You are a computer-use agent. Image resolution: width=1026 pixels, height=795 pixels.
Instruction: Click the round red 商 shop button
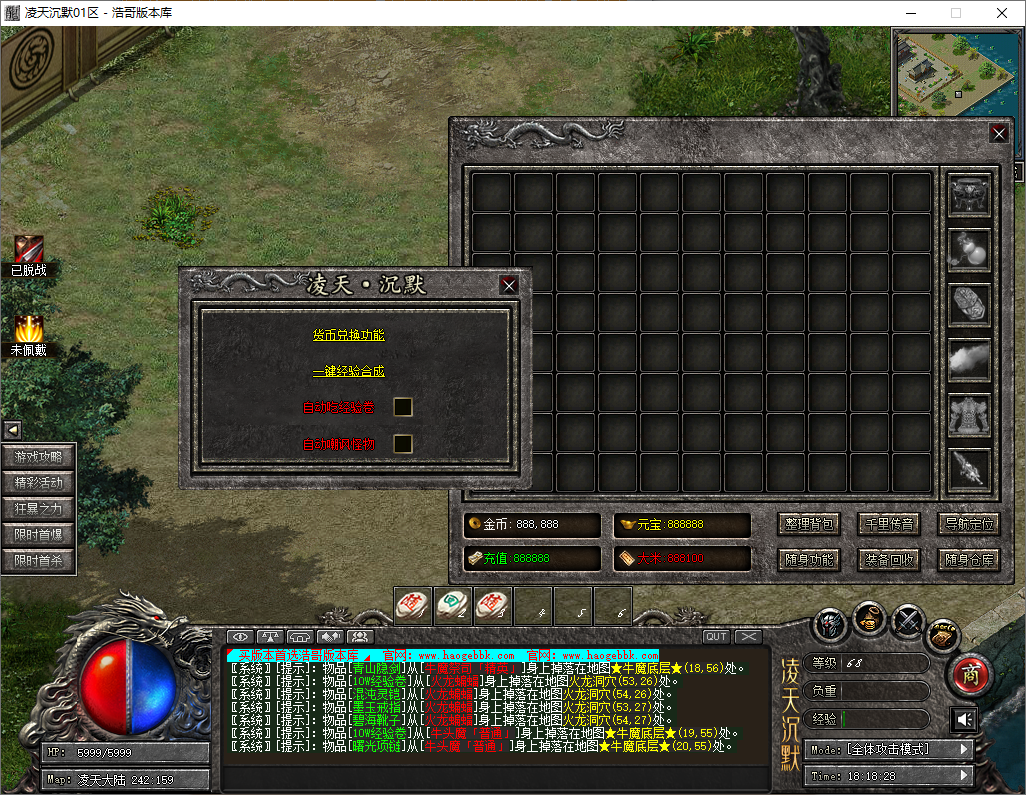point(968,675)
